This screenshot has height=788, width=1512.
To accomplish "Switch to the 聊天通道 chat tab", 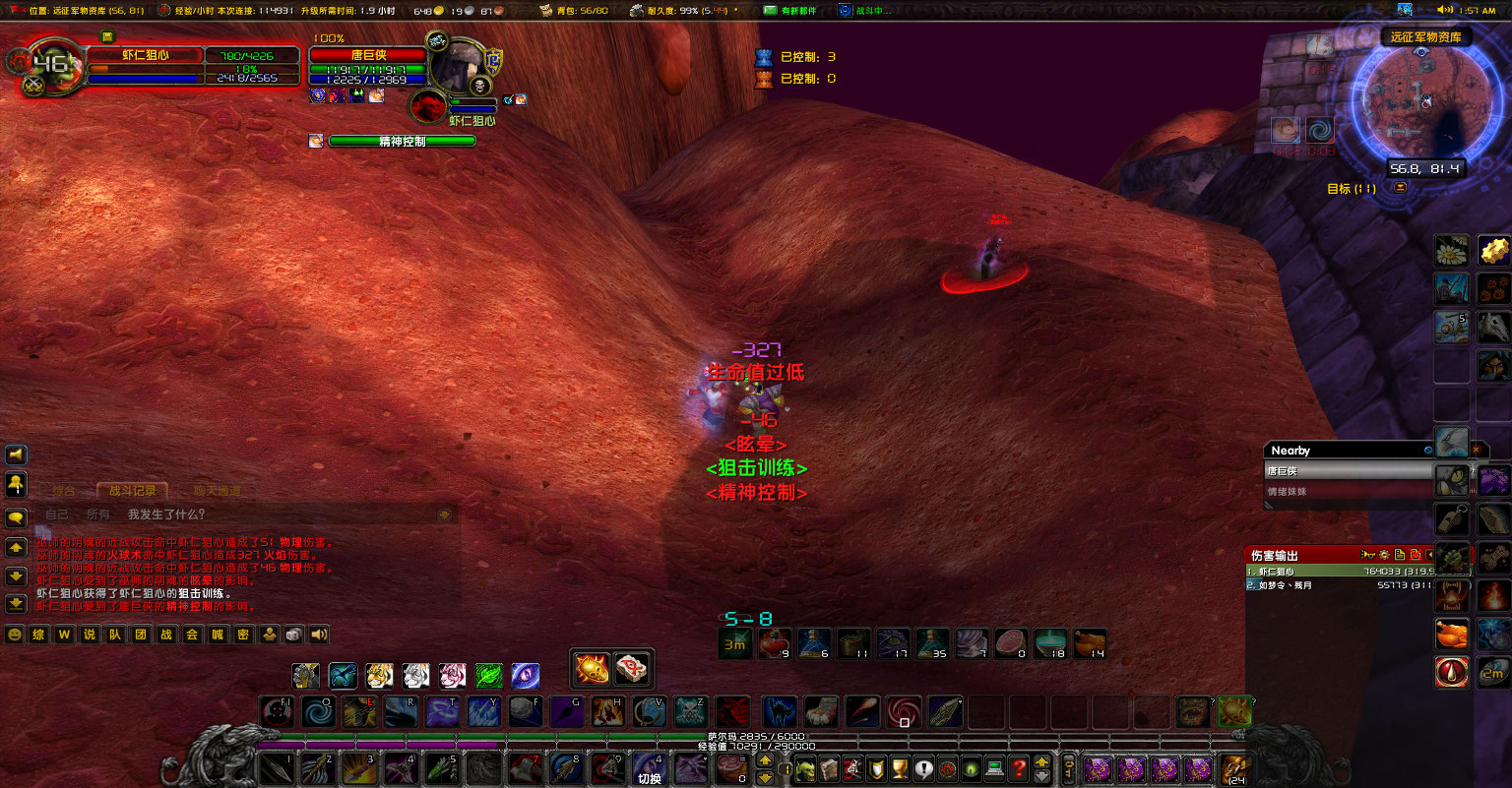I will [x=219, y=490].
